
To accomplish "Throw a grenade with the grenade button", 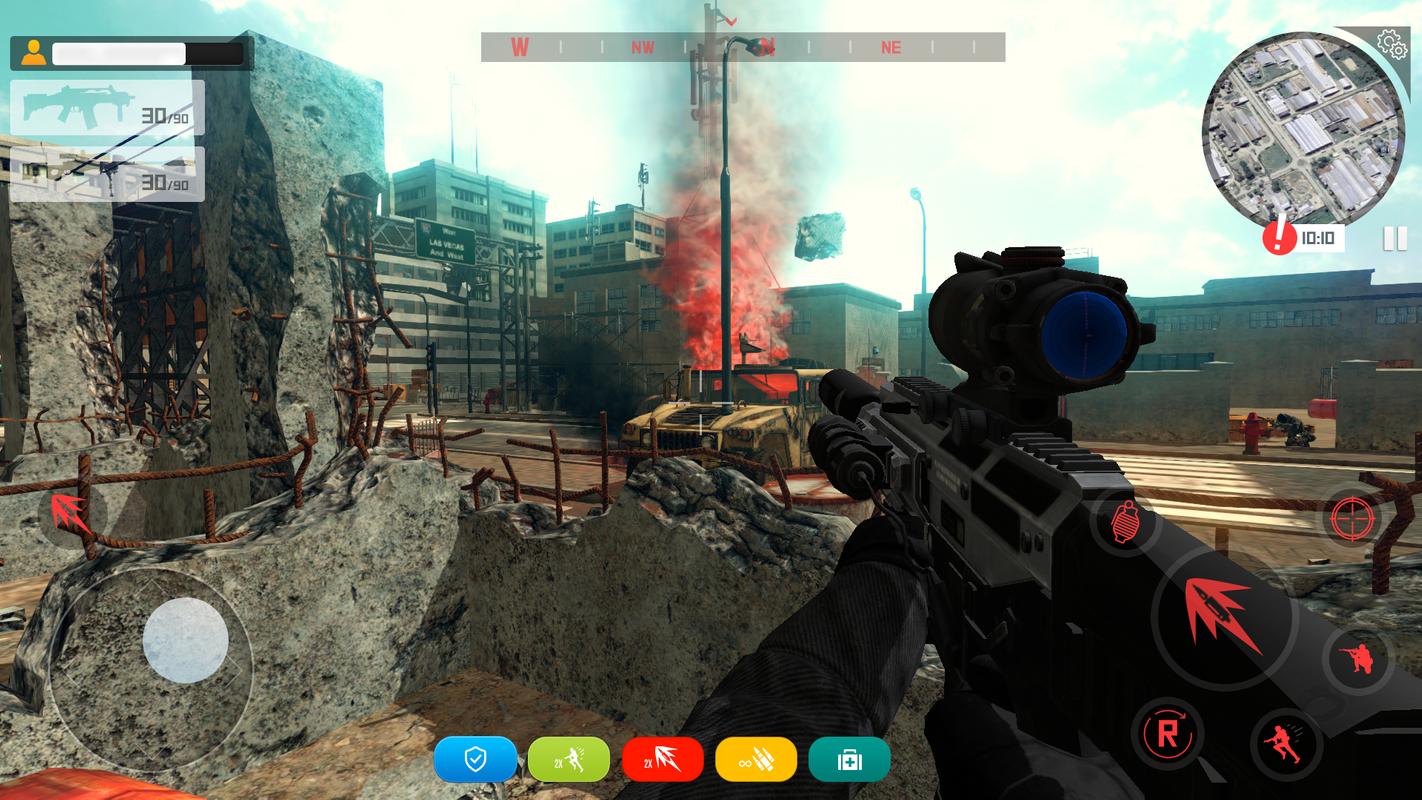I will [x=1124, y=521].
